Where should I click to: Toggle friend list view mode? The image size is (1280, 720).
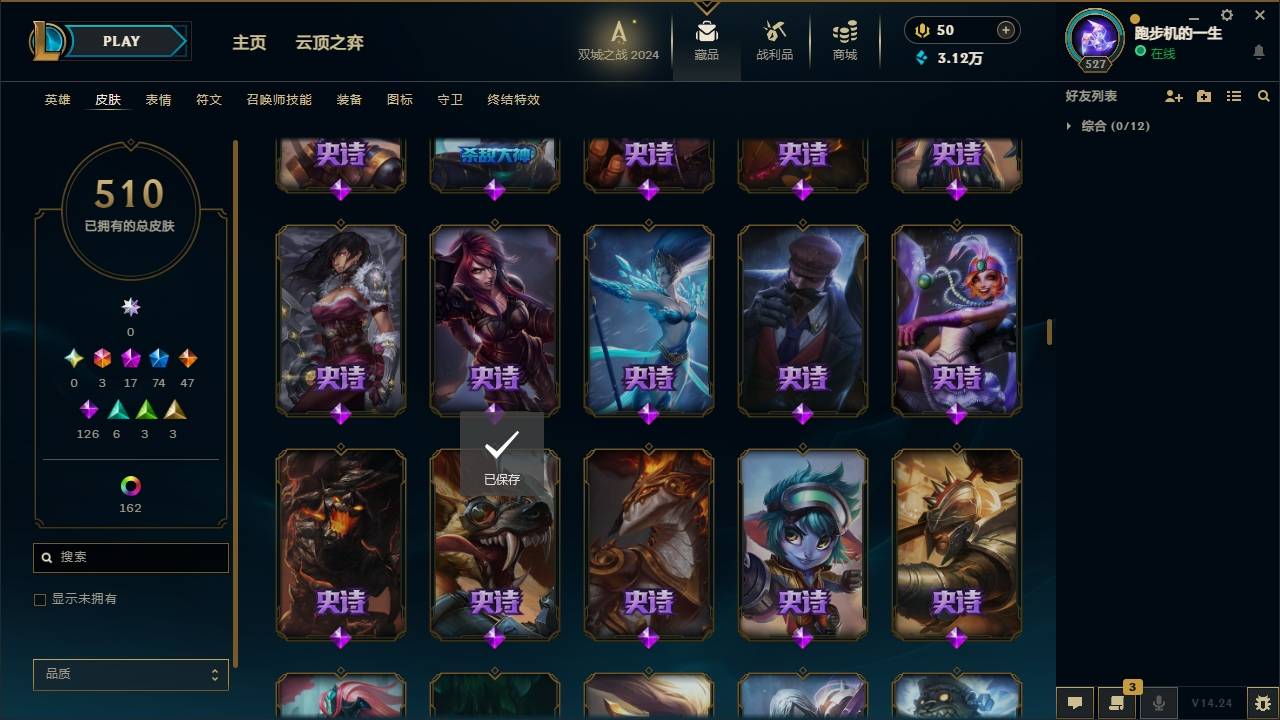1234,95
